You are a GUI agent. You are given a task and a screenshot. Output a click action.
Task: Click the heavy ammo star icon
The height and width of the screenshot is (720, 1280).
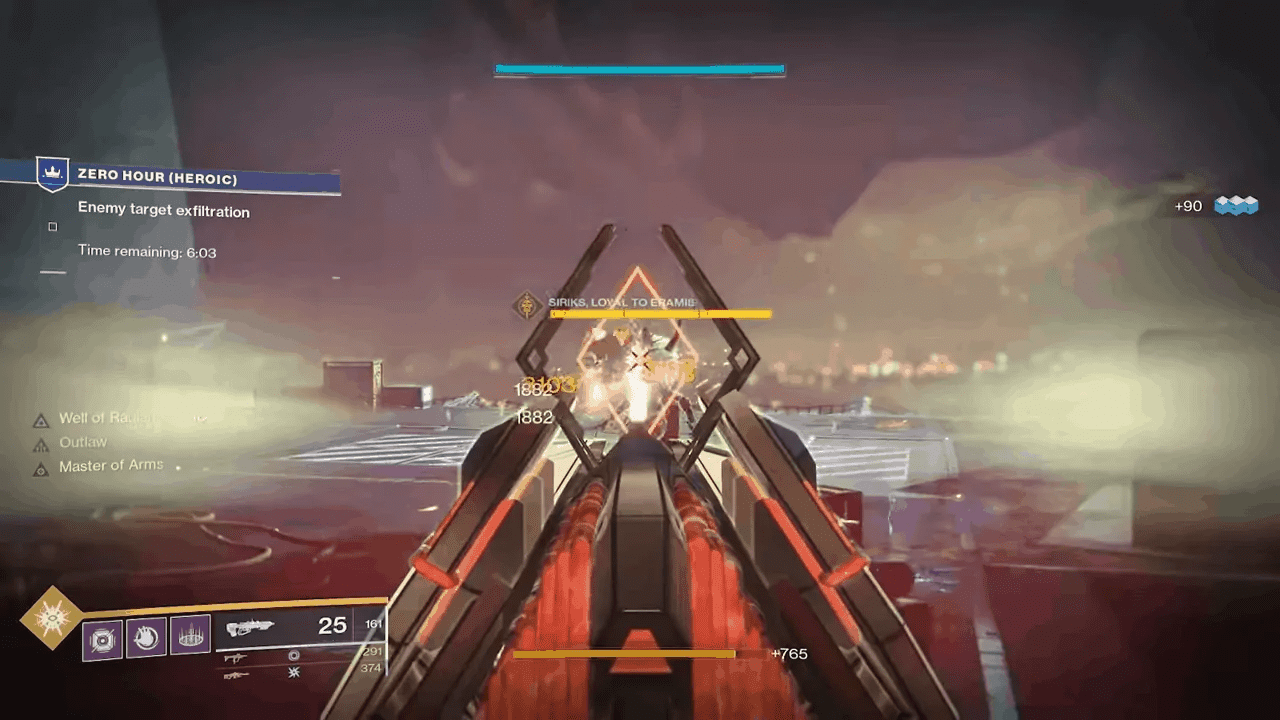pos(294,673)
